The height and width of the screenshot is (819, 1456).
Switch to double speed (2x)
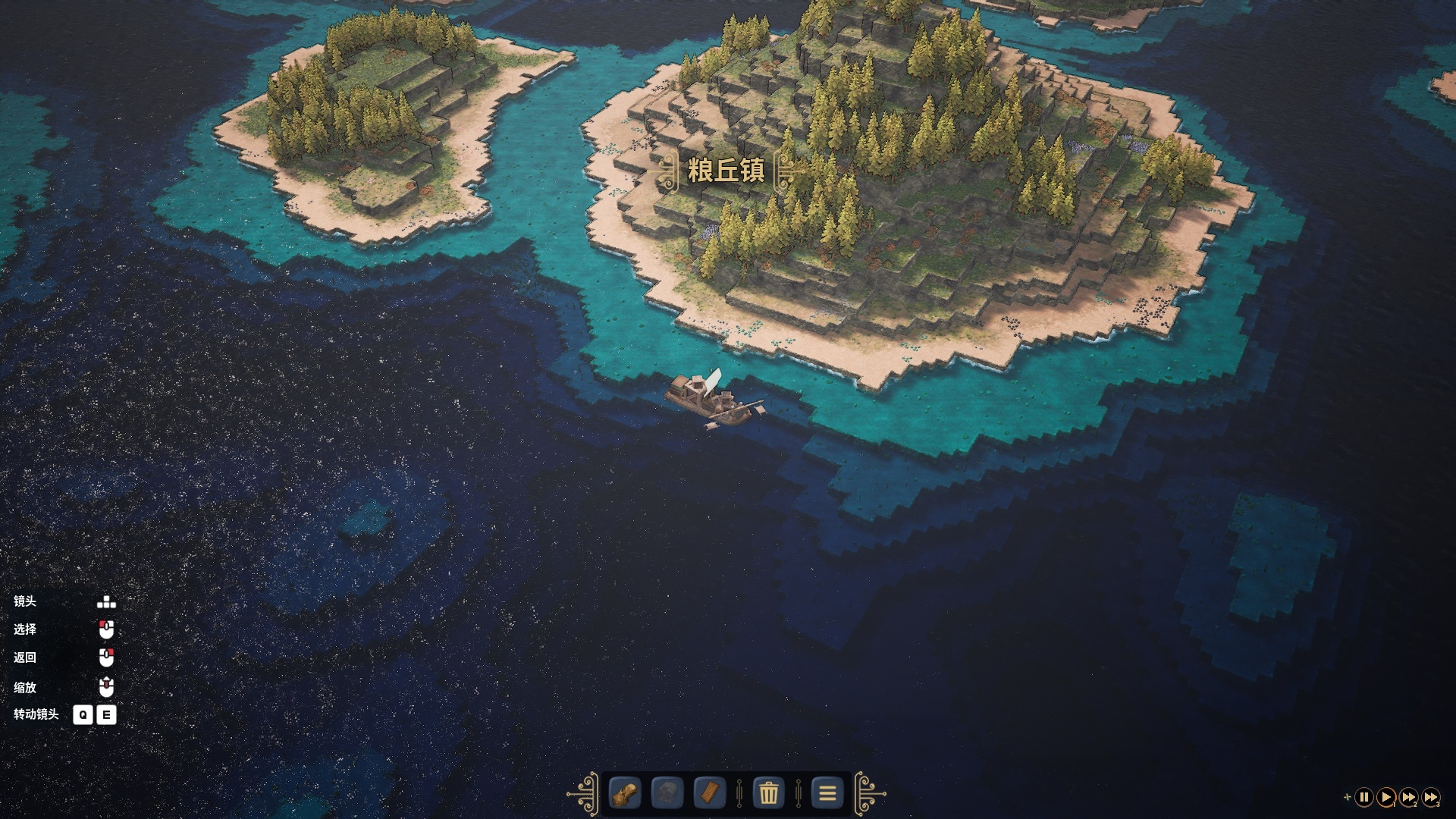click(x=1408, y=797)
